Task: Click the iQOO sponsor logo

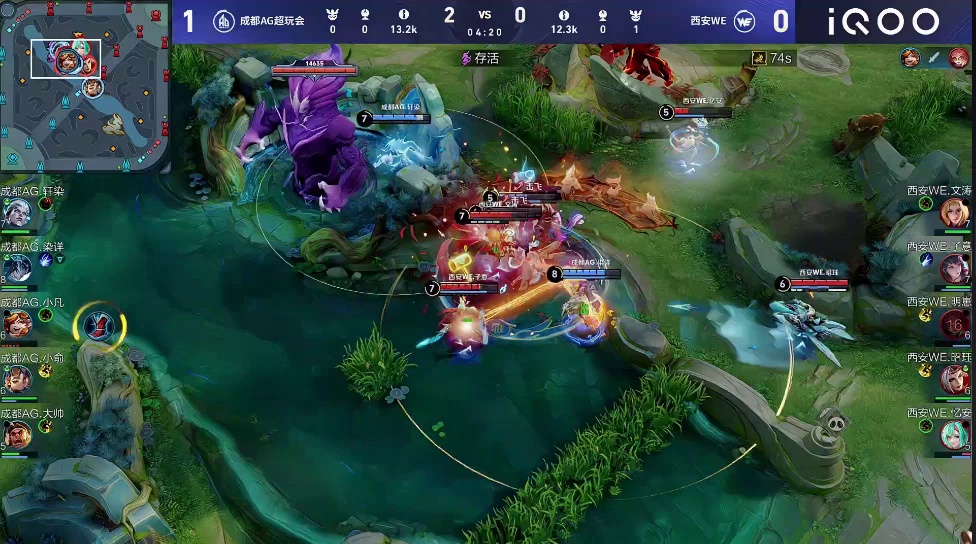Action: pos(882,22)
